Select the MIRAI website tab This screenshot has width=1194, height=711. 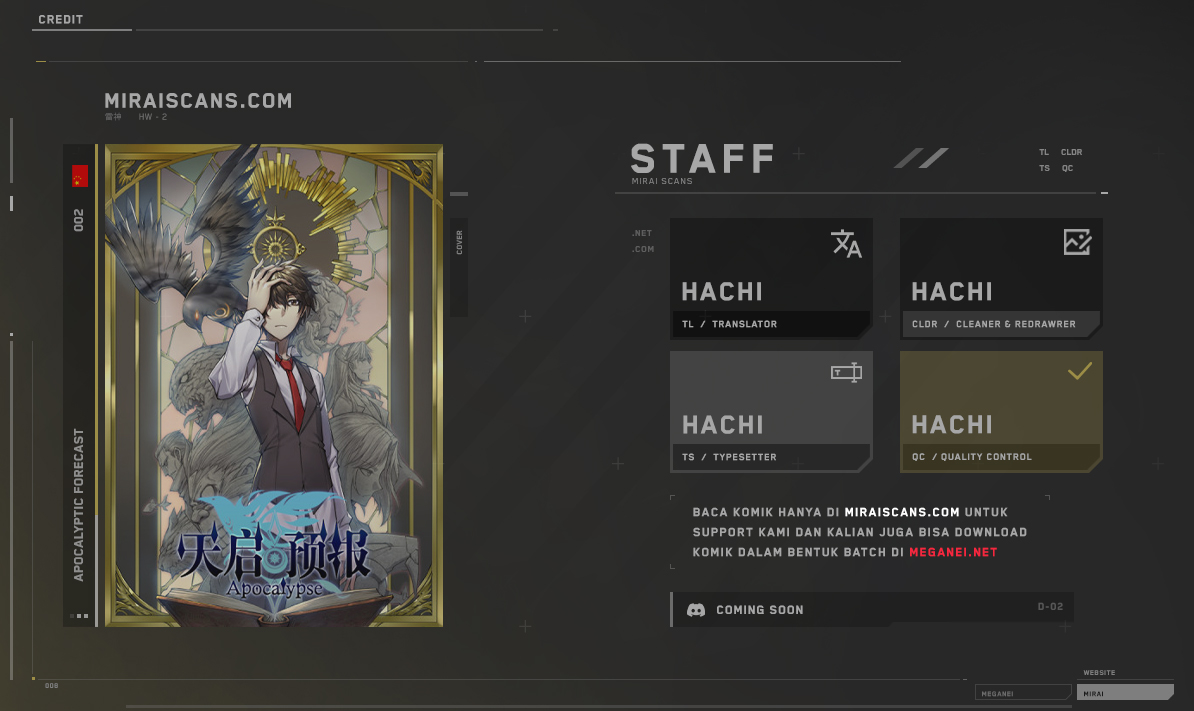(x=1124, y=692)
